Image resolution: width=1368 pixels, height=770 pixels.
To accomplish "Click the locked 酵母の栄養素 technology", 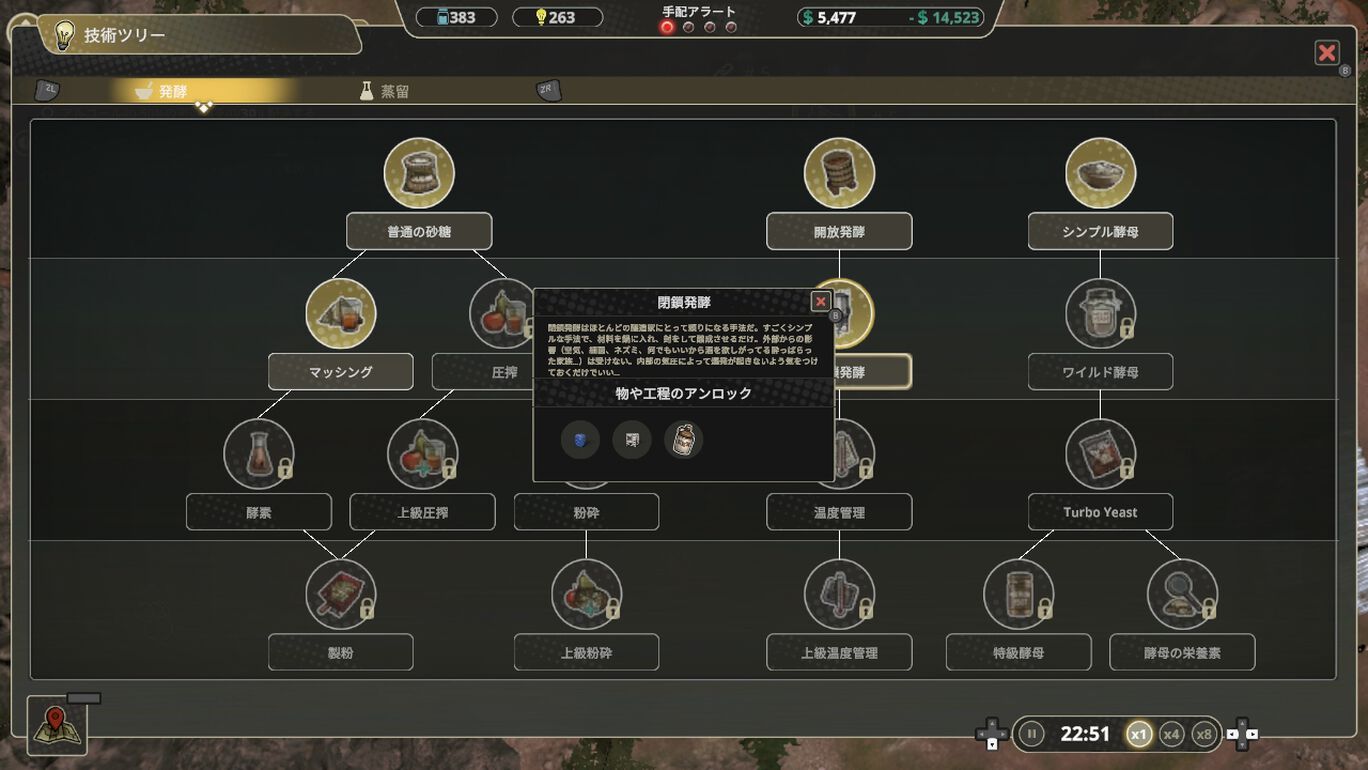I will pos(1182,652).
